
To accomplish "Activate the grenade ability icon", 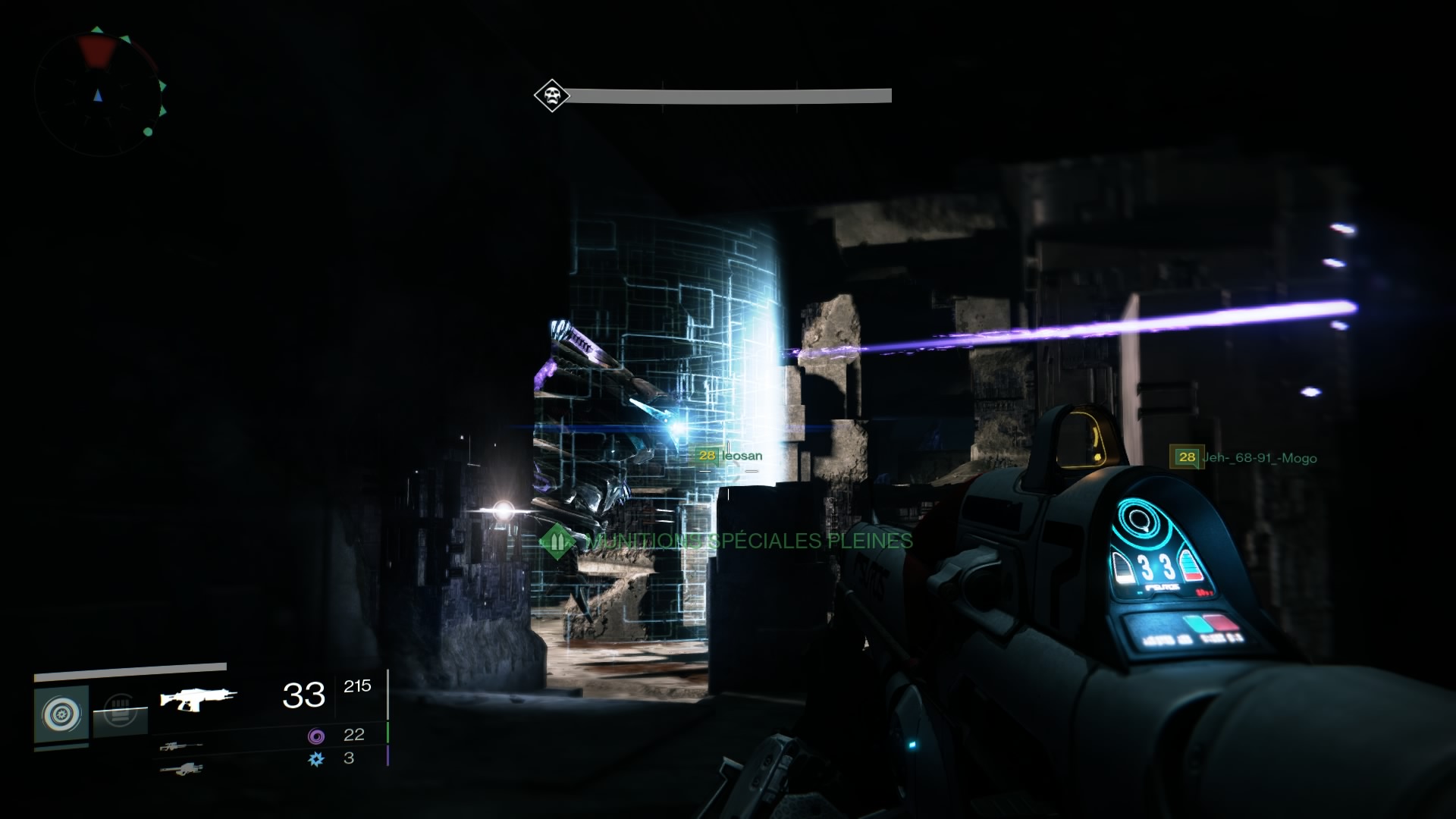I will [61, 714].
